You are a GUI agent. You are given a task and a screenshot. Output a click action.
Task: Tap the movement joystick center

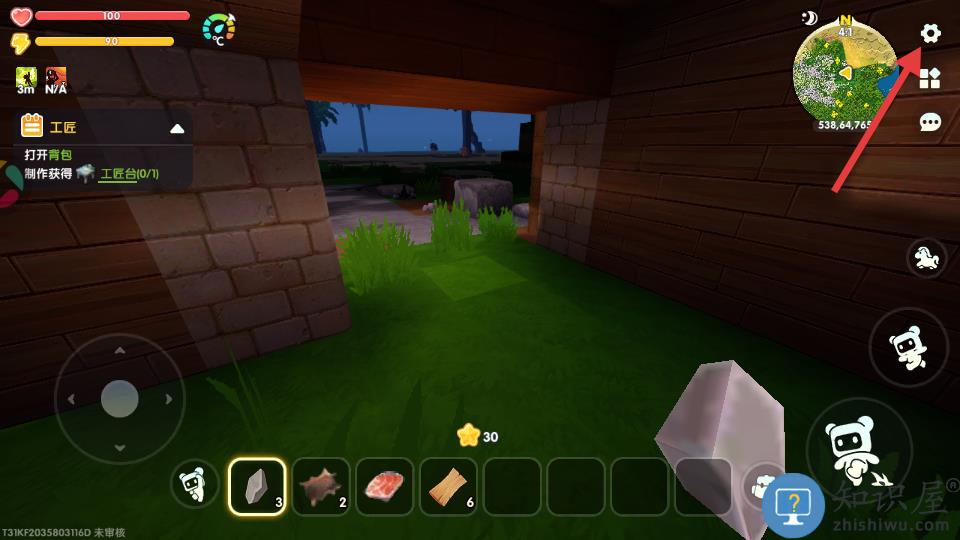119,399
